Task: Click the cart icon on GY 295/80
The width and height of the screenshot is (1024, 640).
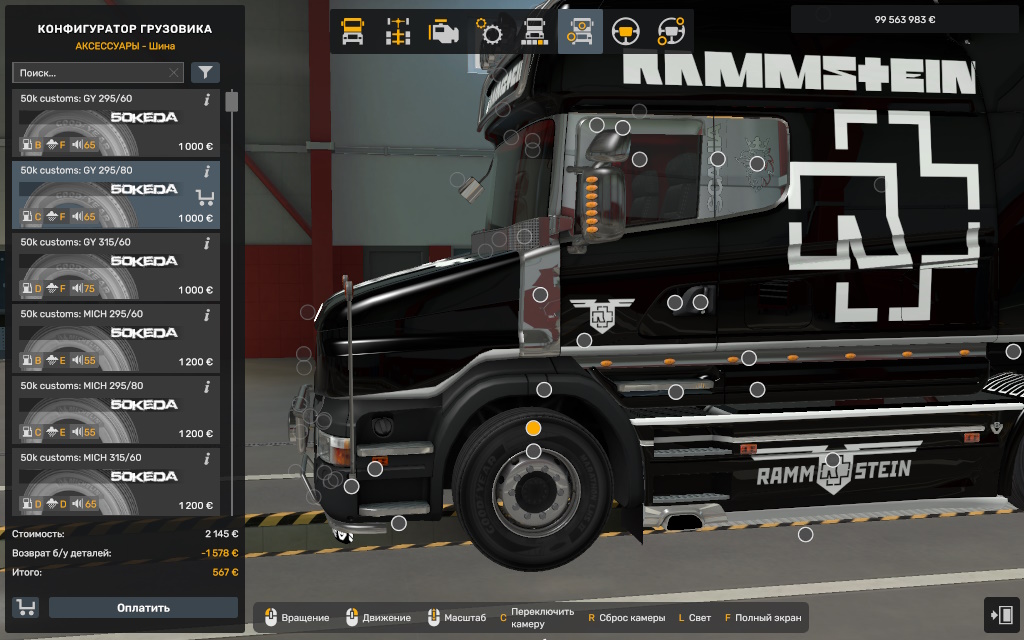Action: pyautogui.click(x=205, y=197)
